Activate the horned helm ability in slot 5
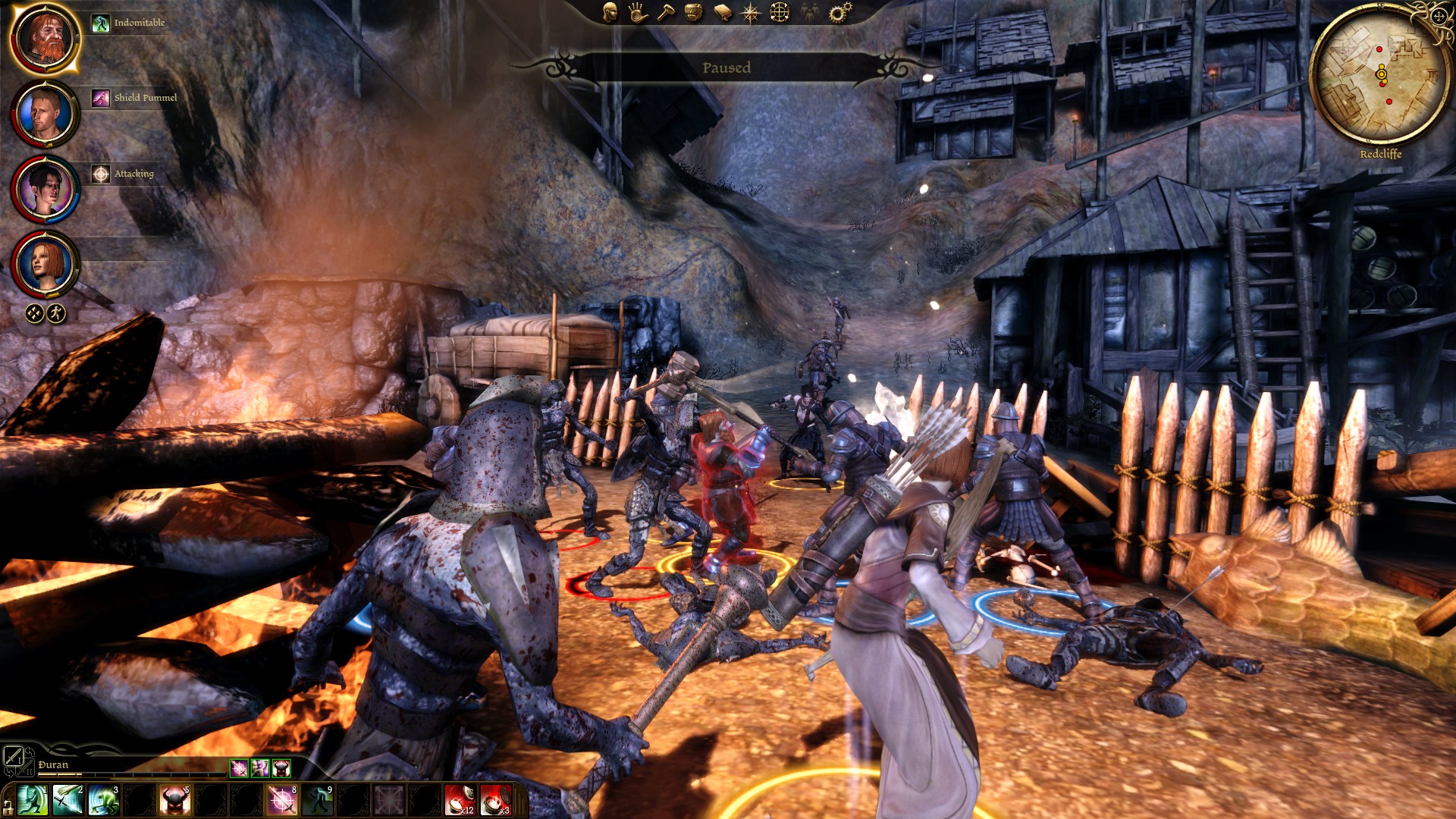The width and height of the screenshot is (1456, 819). (174, 801)
